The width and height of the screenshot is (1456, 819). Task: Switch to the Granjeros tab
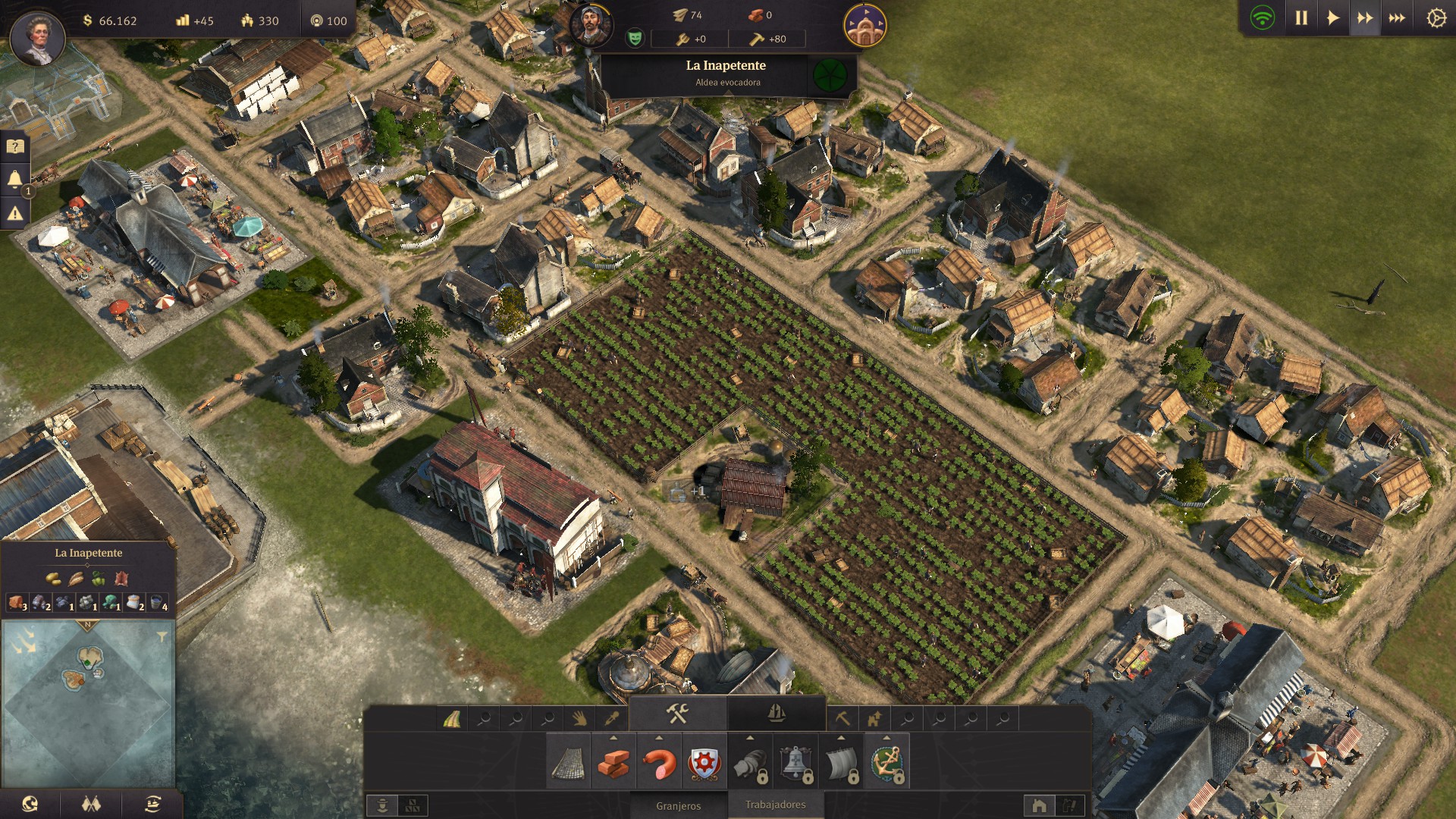679,806
